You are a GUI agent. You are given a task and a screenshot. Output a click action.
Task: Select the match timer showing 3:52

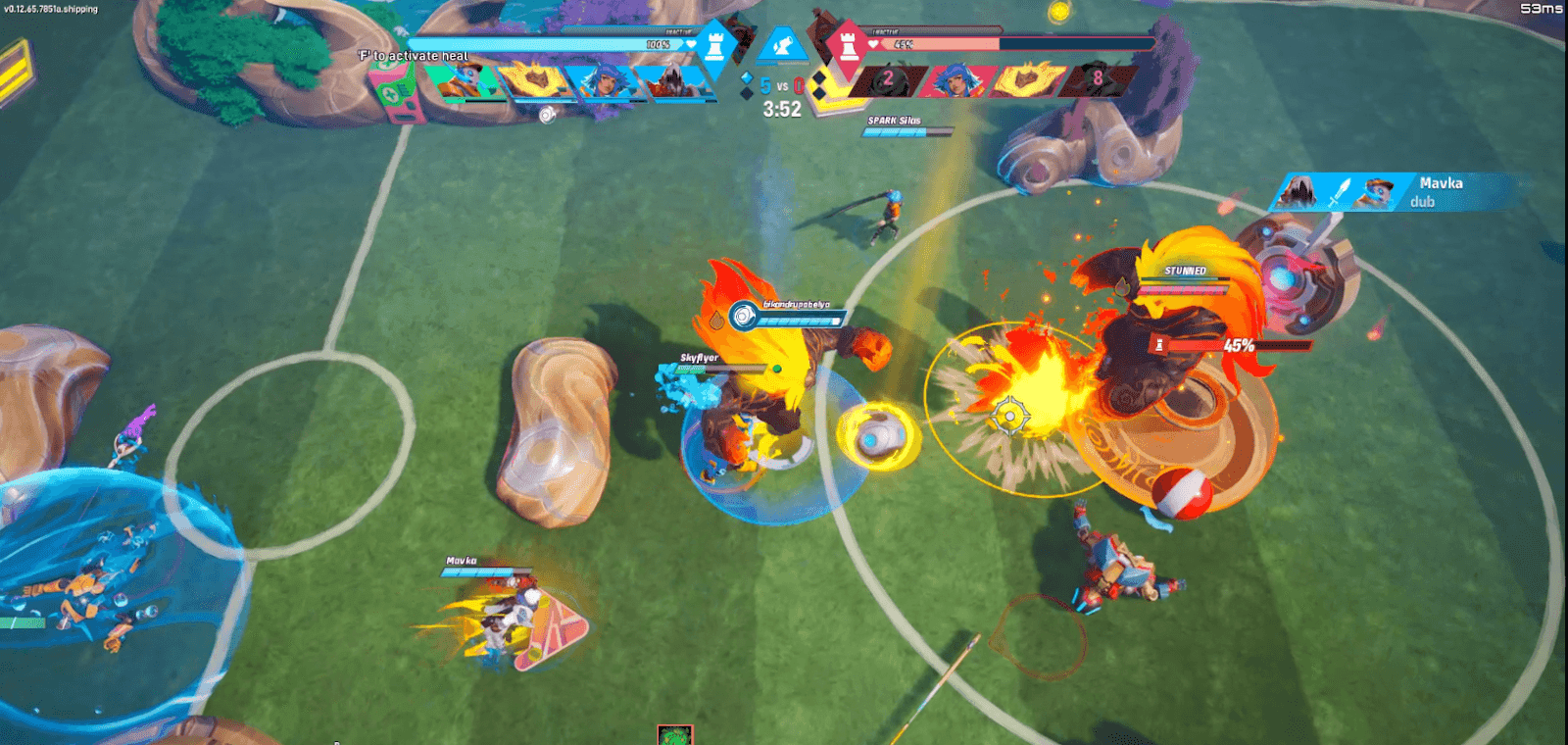[x=781, y=108]
